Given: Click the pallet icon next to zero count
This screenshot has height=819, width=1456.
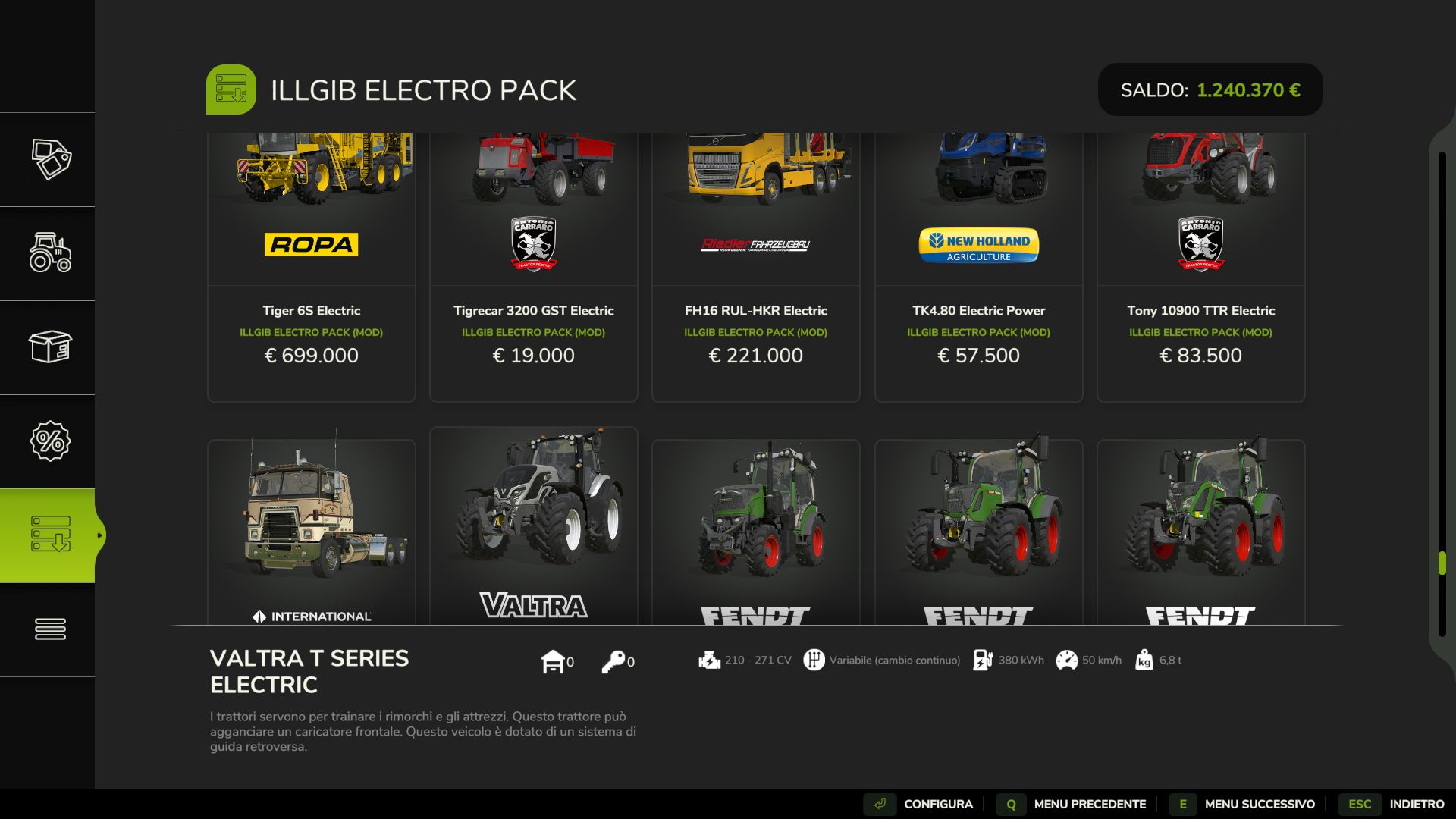Looking at the screenshot, I should tap(554, 660).
